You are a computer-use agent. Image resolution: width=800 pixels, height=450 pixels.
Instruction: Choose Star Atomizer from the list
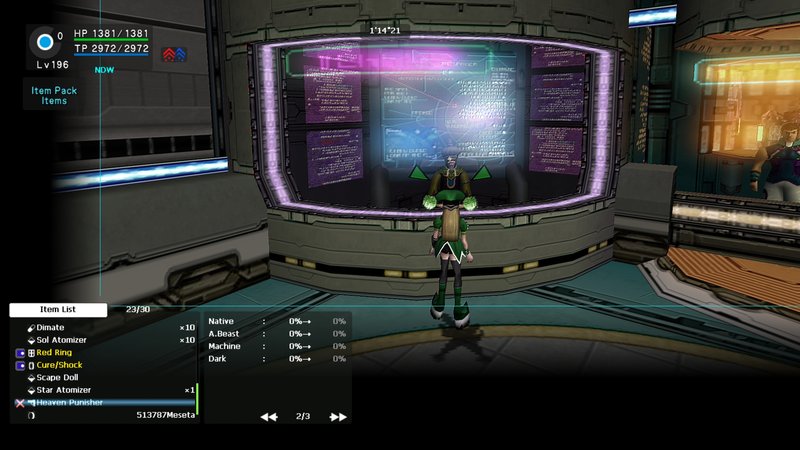click(x=64, y=390)
